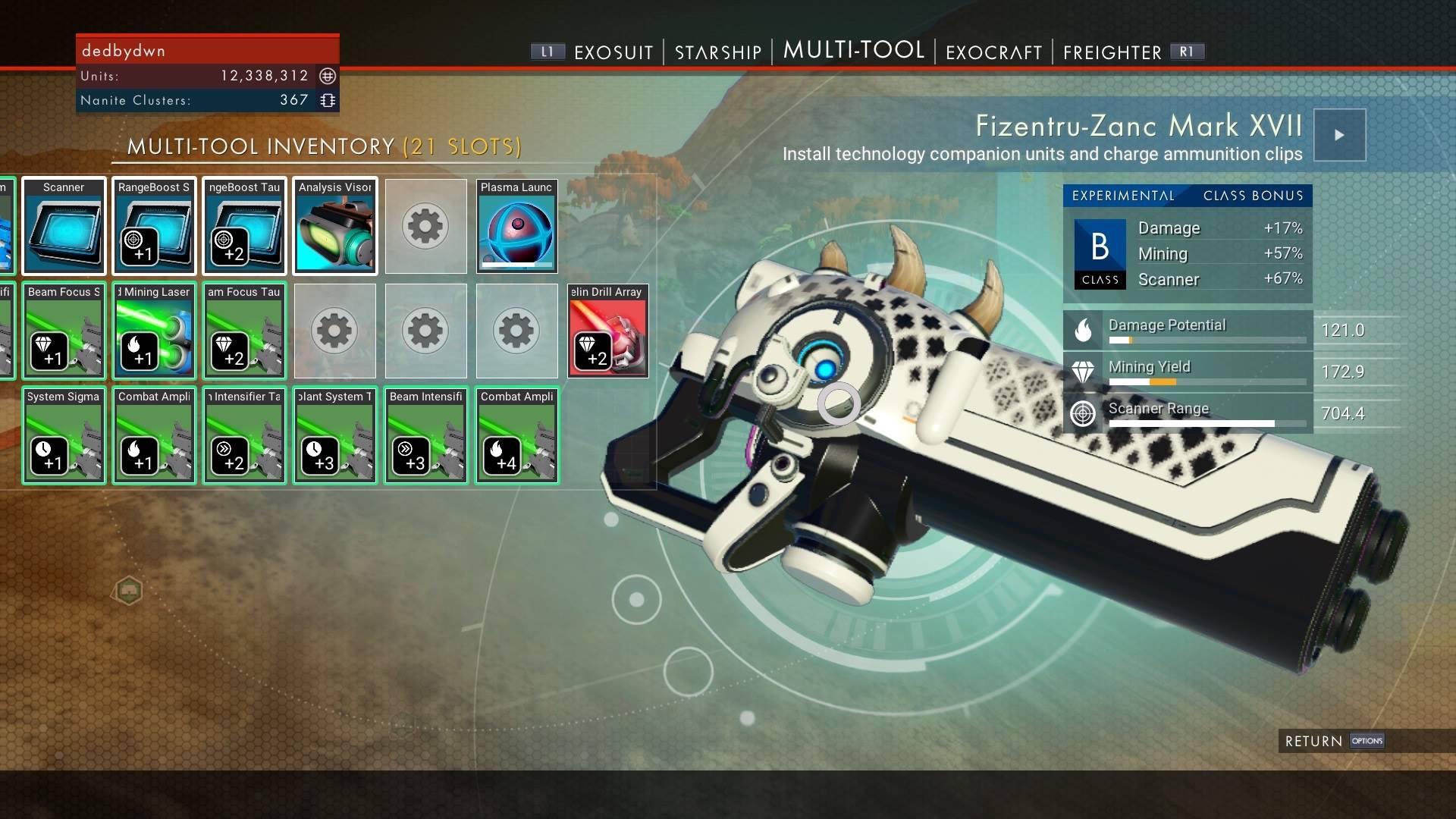Click the Combat Amplifier +4 module

(516, 435)
